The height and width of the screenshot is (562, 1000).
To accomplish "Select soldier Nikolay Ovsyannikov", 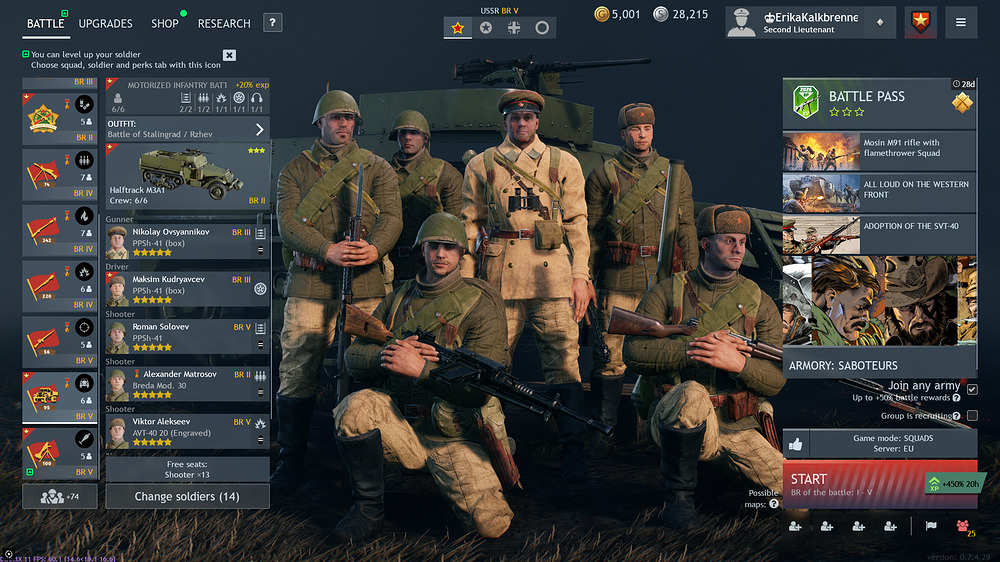I will tap(187, 241).
